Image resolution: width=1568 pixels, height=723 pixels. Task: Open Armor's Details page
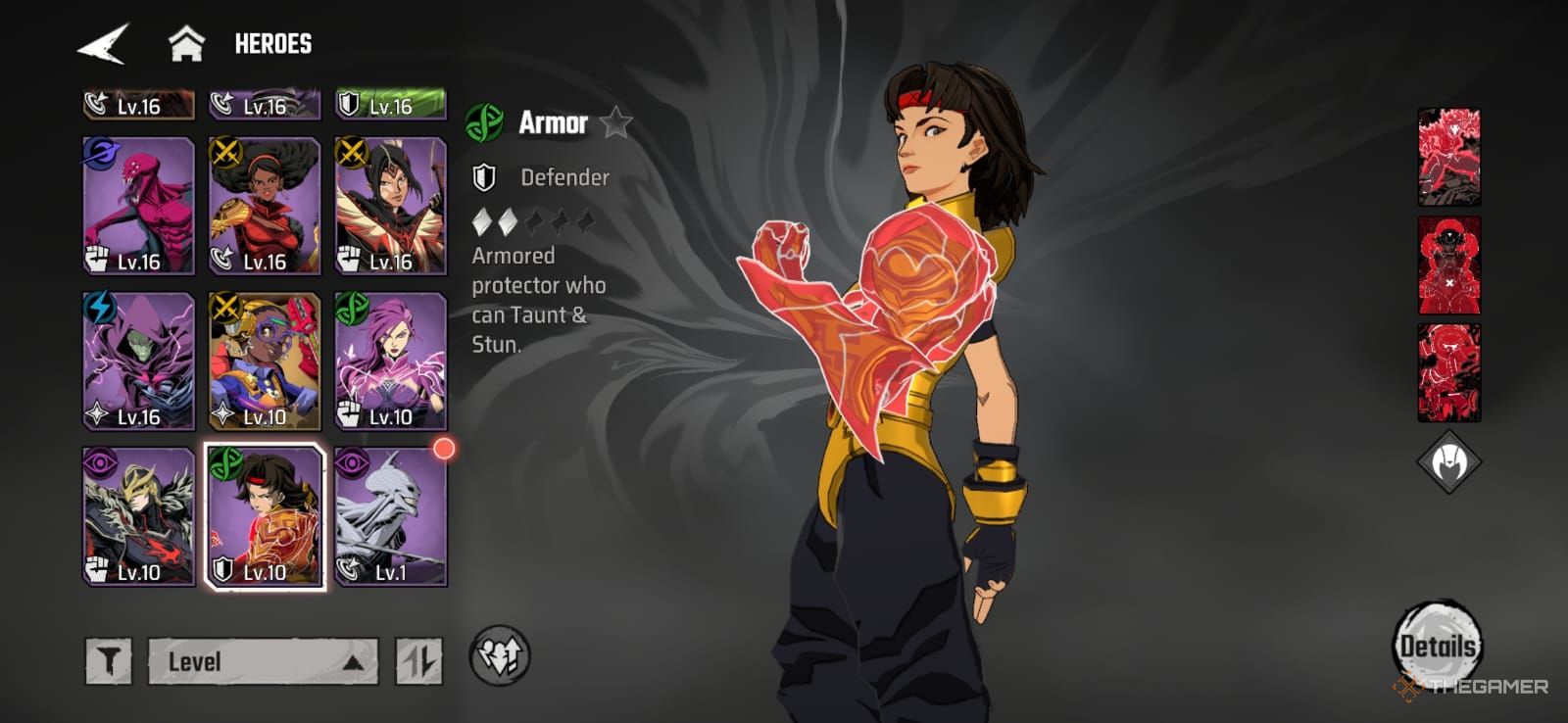click(1437, 645)
